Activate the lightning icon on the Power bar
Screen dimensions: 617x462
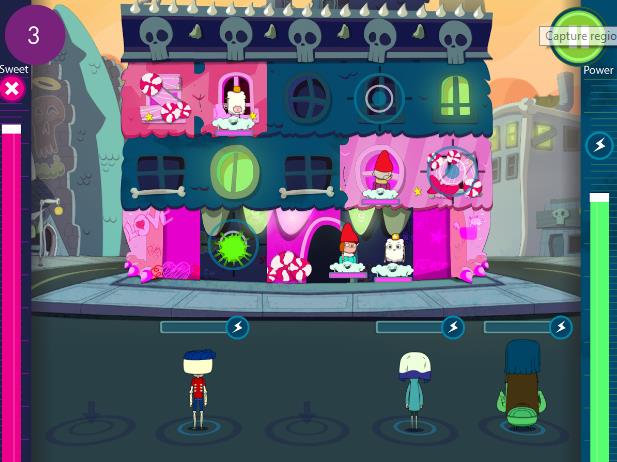coord(599,146)
